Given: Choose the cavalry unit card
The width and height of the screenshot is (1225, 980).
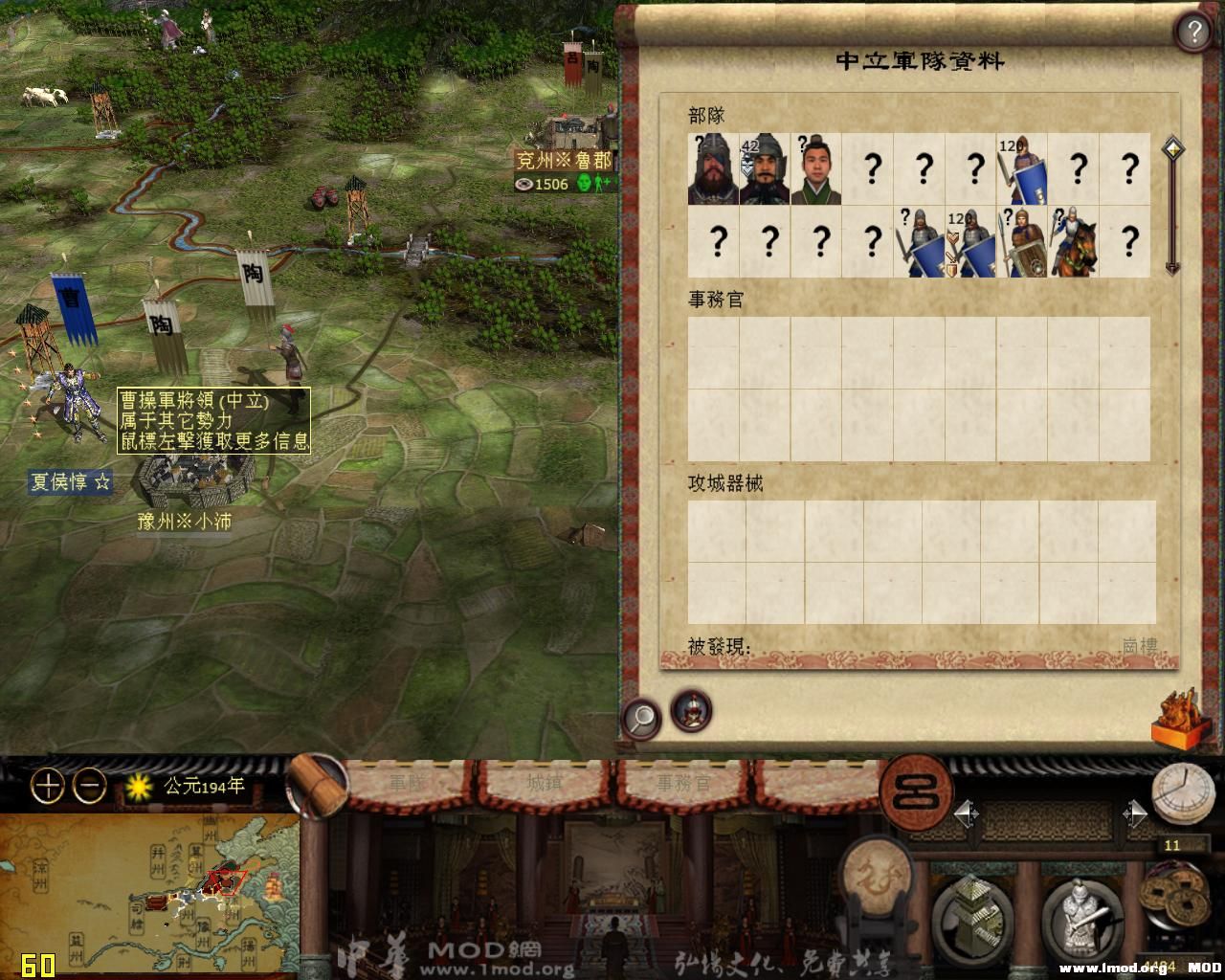Looking at the screenshot, I should click(x=1074, y=243).
